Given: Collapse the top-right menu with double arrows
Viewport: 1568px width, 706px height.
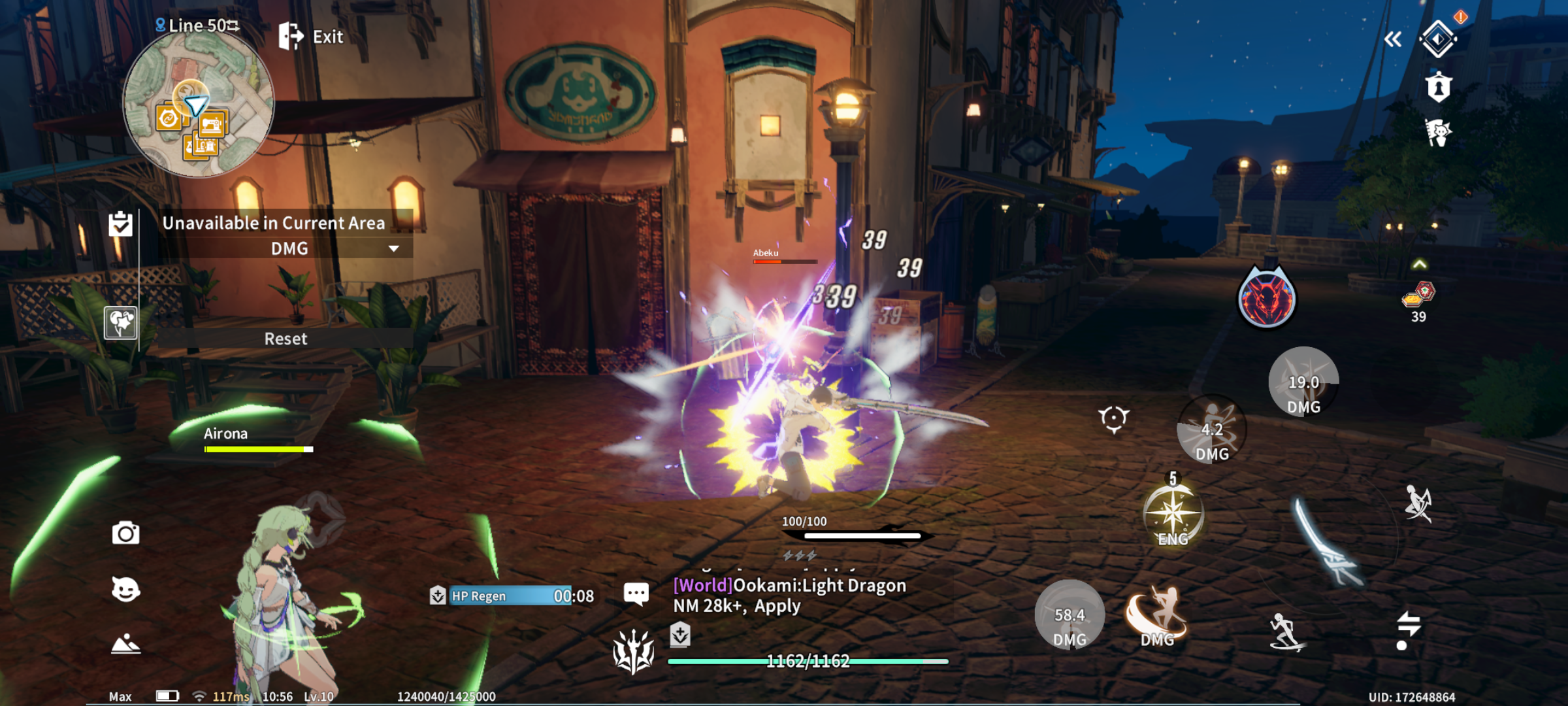Looking at the screenshot, I should [1392, 40].
